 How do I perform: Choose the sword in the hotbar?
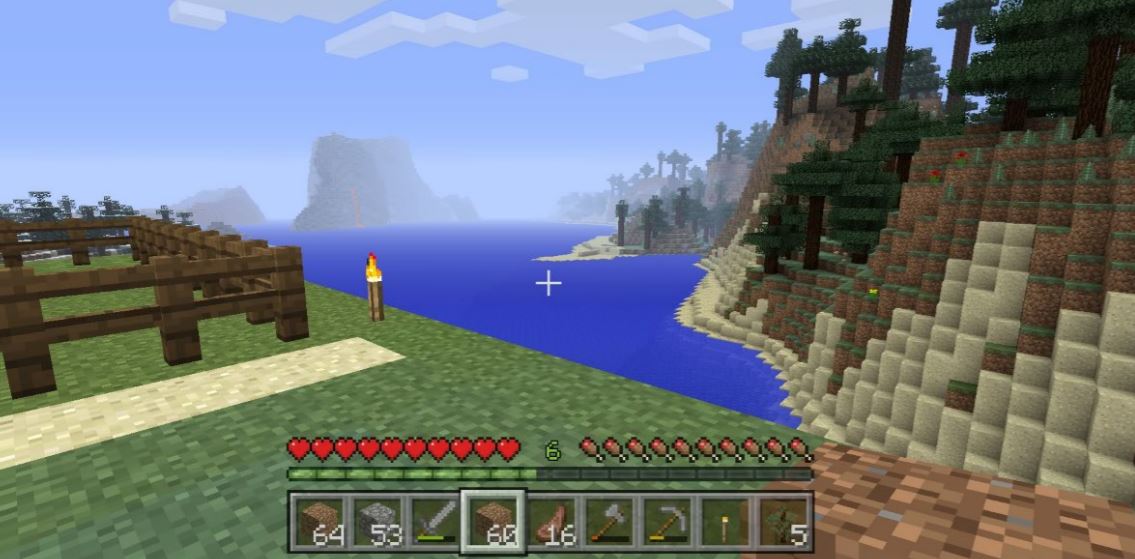(435, 521)
